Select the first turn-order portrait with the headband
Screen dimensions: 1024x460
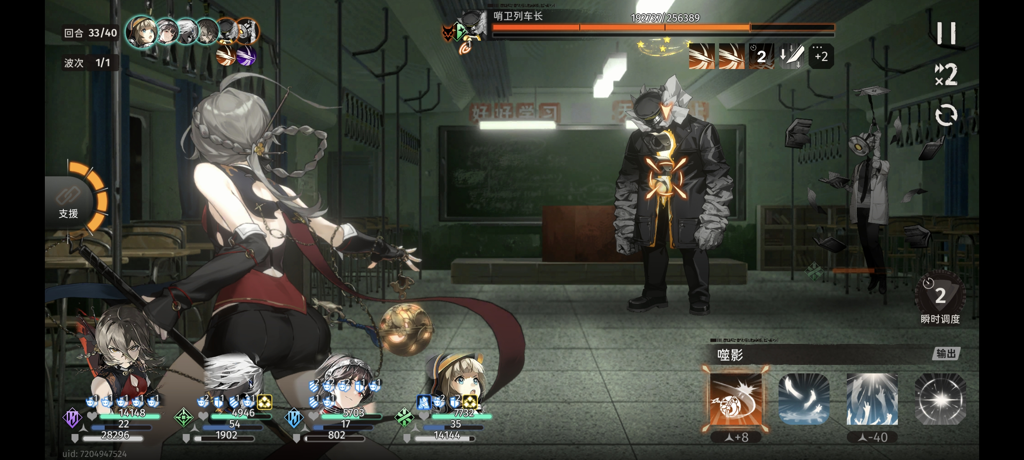coord(142,33)
